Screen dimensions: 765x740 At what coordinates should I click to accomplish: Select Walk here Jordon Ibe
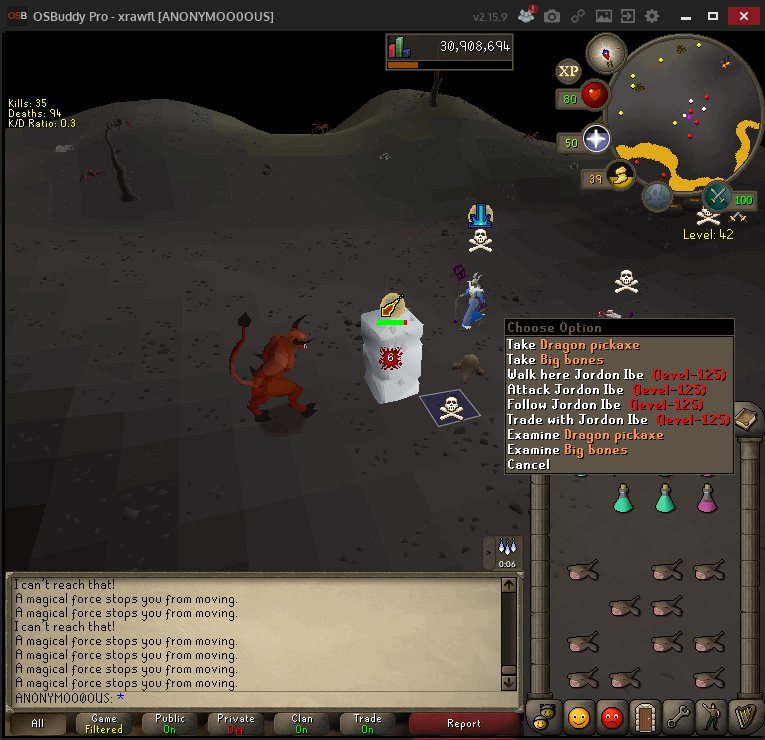[x=580, y=375]
